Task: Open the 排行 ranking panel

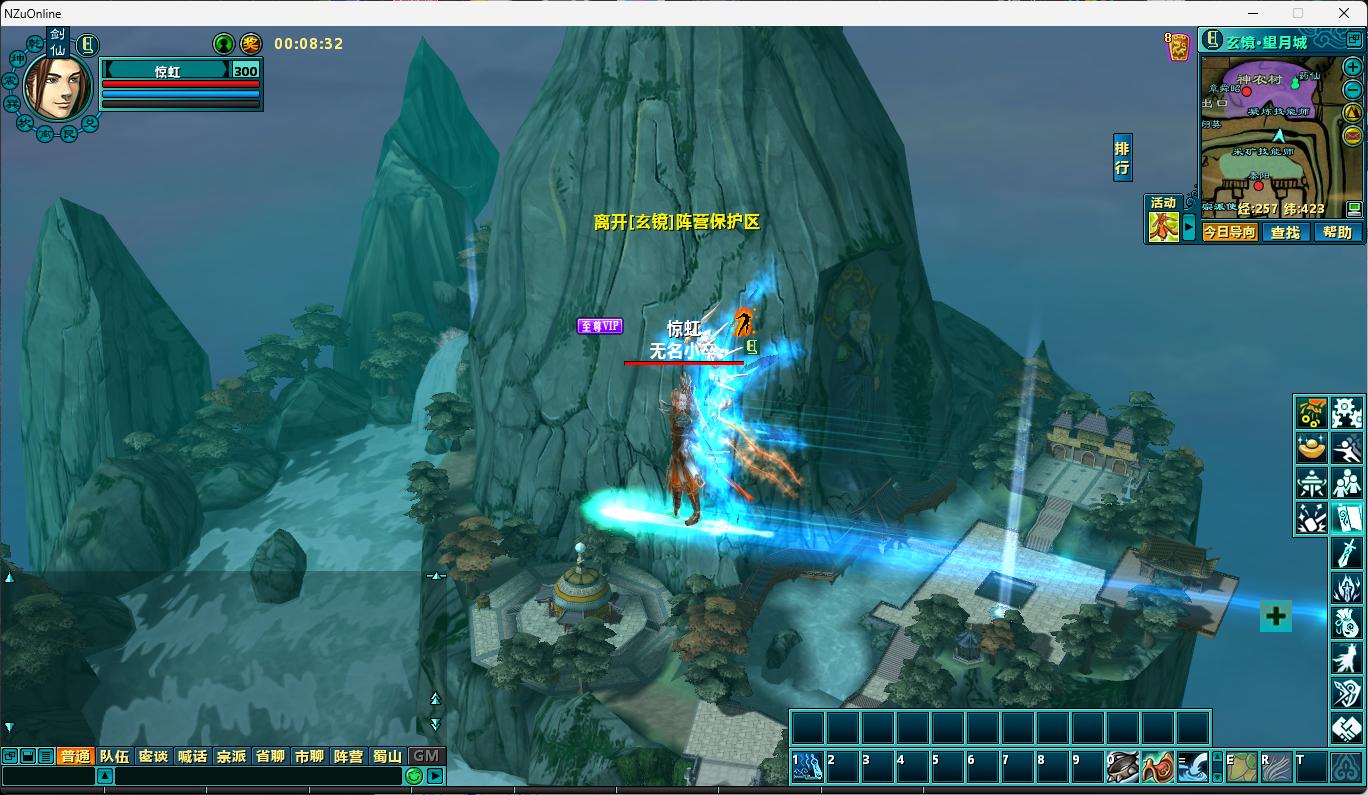Action: [1122, 158]
